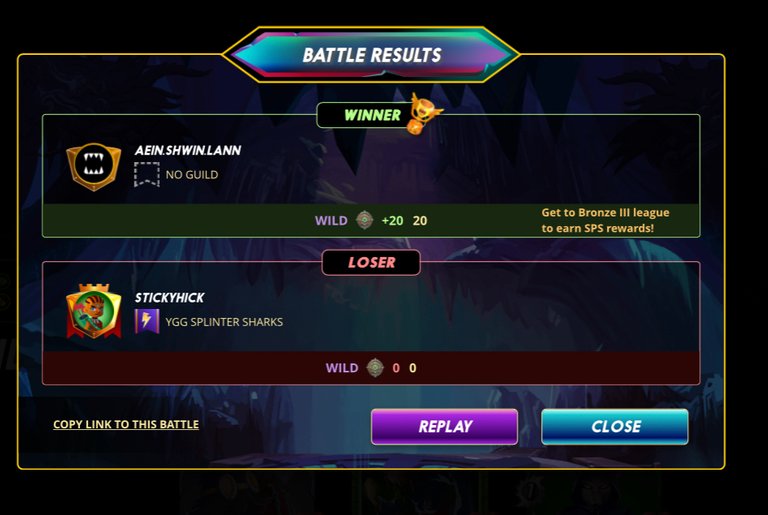768x515 pixels.
Task: Click the purple lightning guild emblem
Action: pos(147,321)
